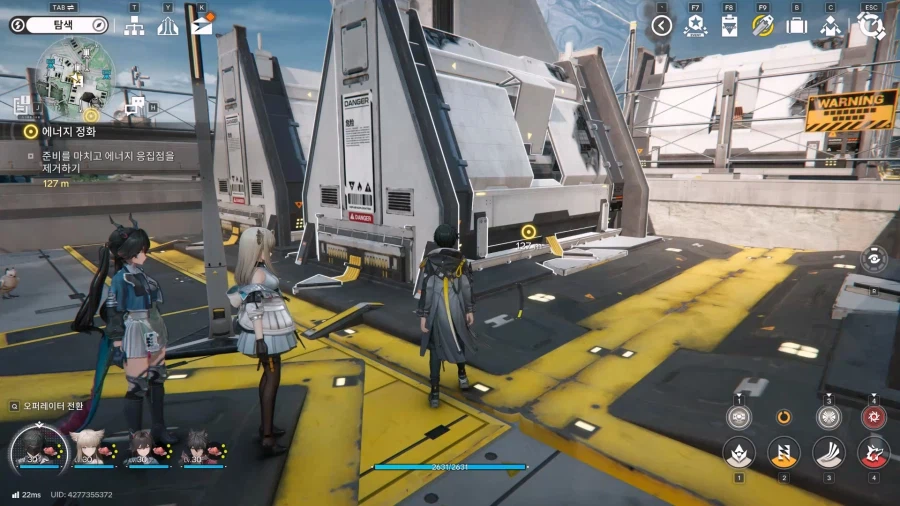Use the white feather wing skill

pos(828,452)
